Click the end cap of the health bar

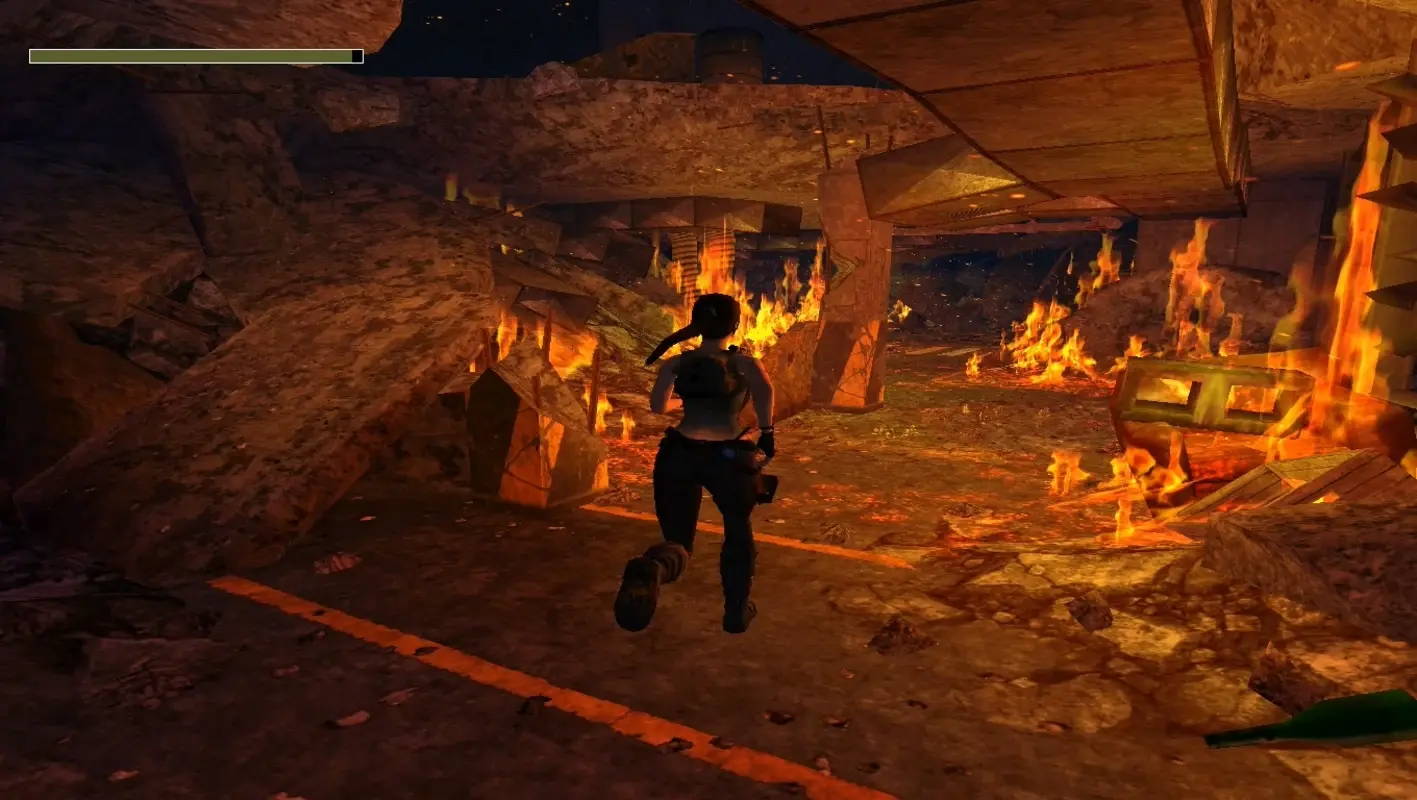pos(355,56)
